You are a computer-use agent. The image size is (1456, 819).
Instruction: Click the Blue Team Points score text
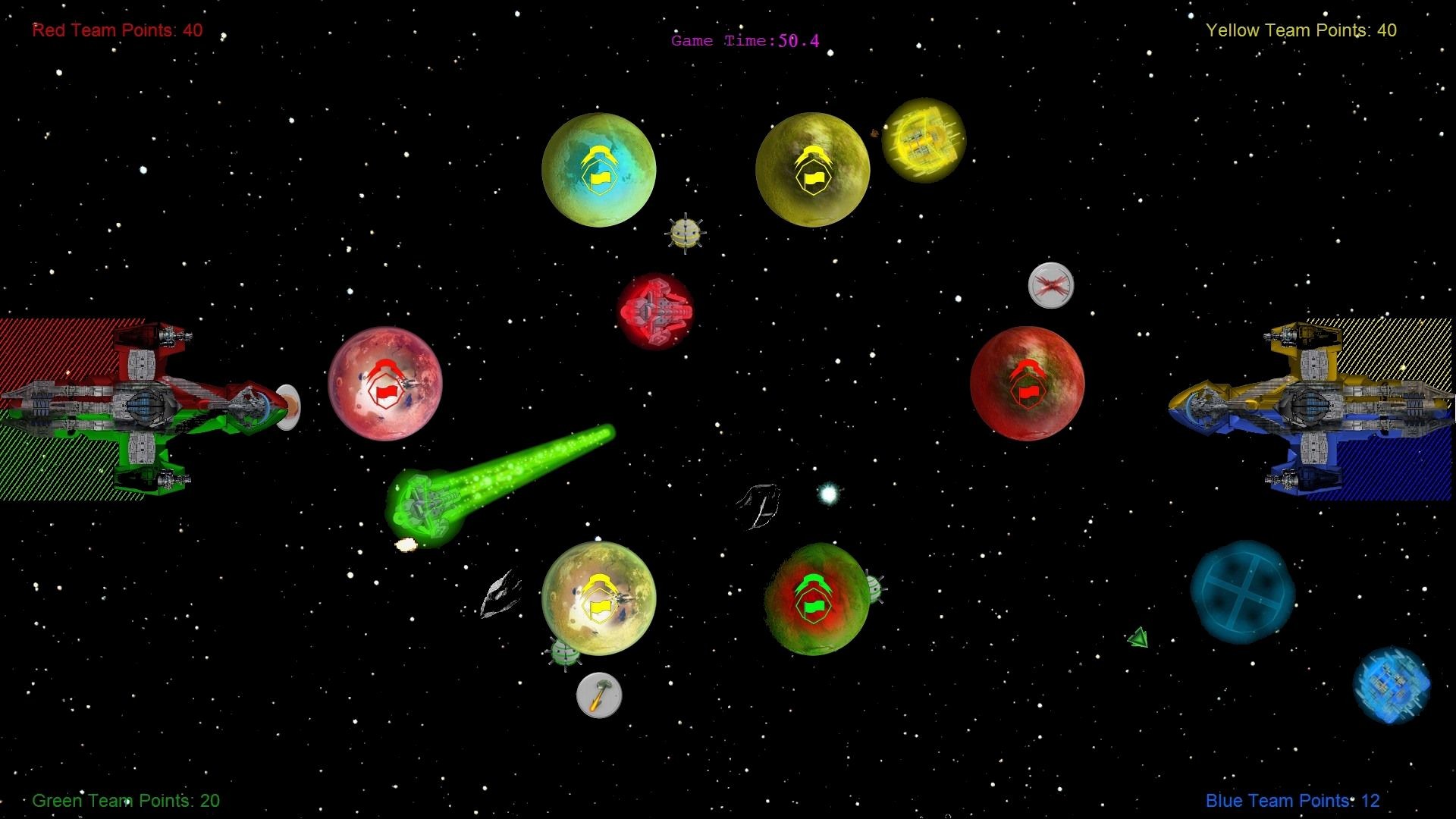[x=1291, y=800]
